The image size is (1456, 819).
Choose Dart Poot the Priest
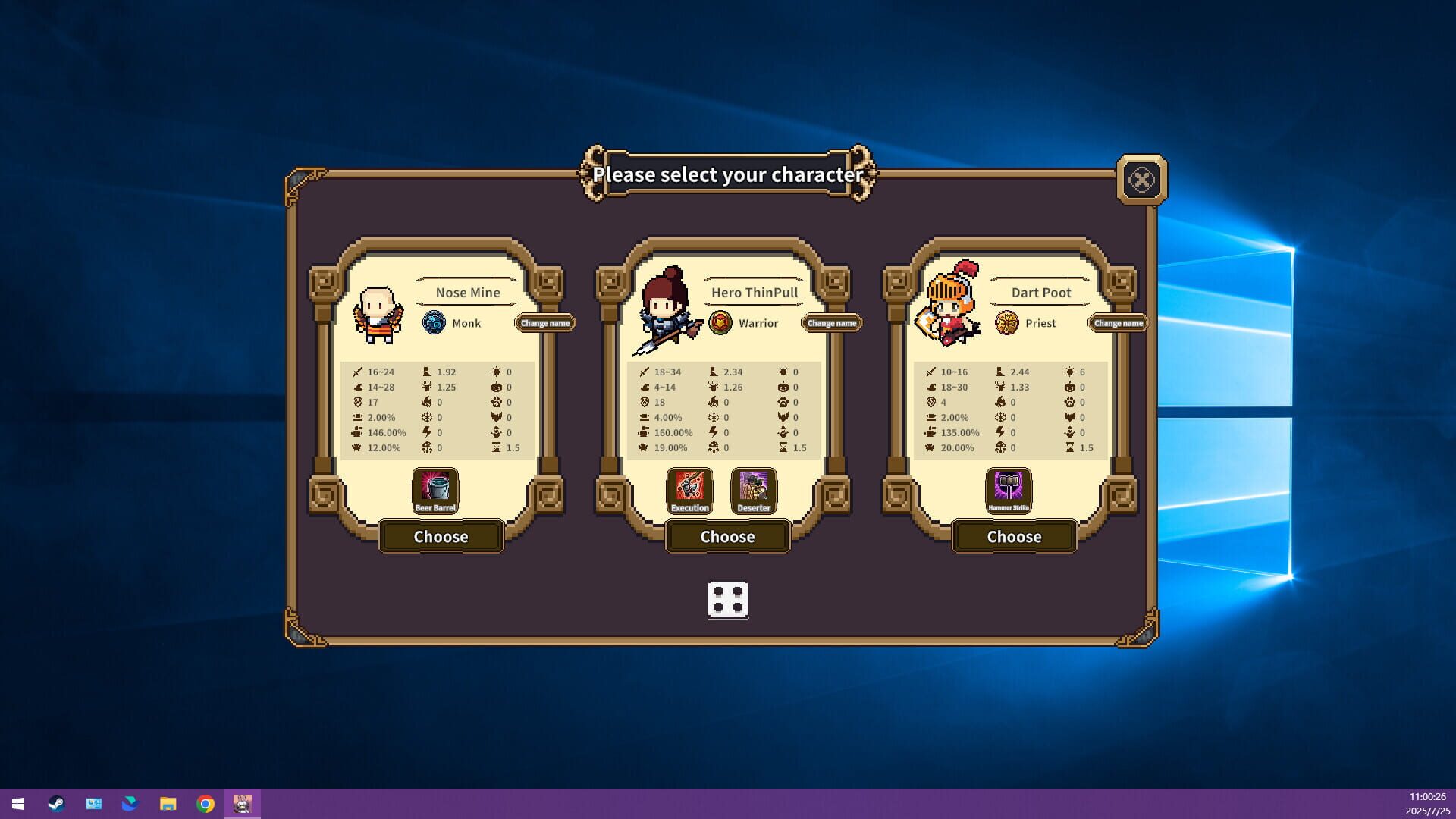[x=1014, y=536]
